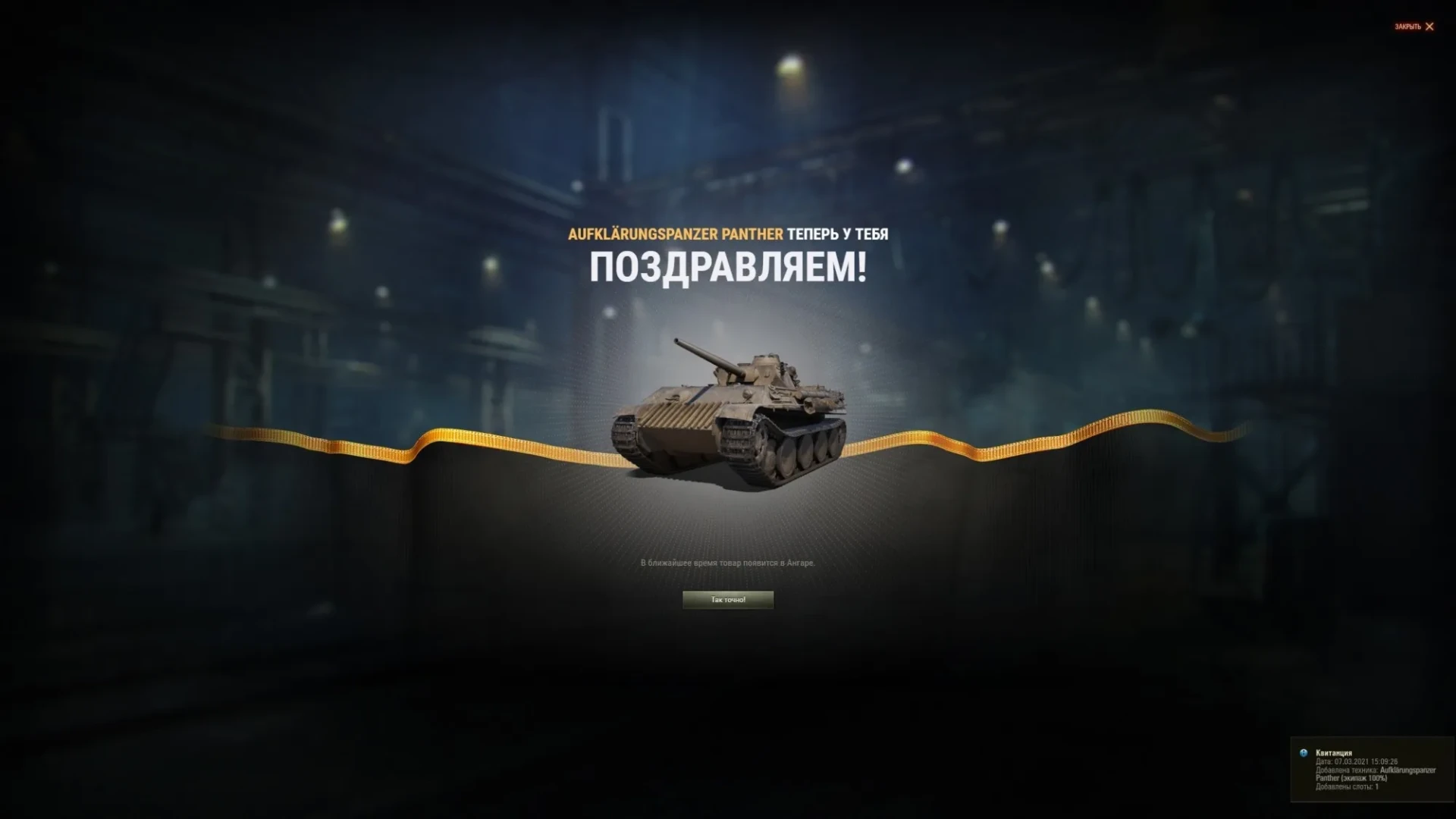Image resolution: width=1456 pixels, height=819 pixels.
Task: Click the orange X close icon top right
Action: point(1429,27)
